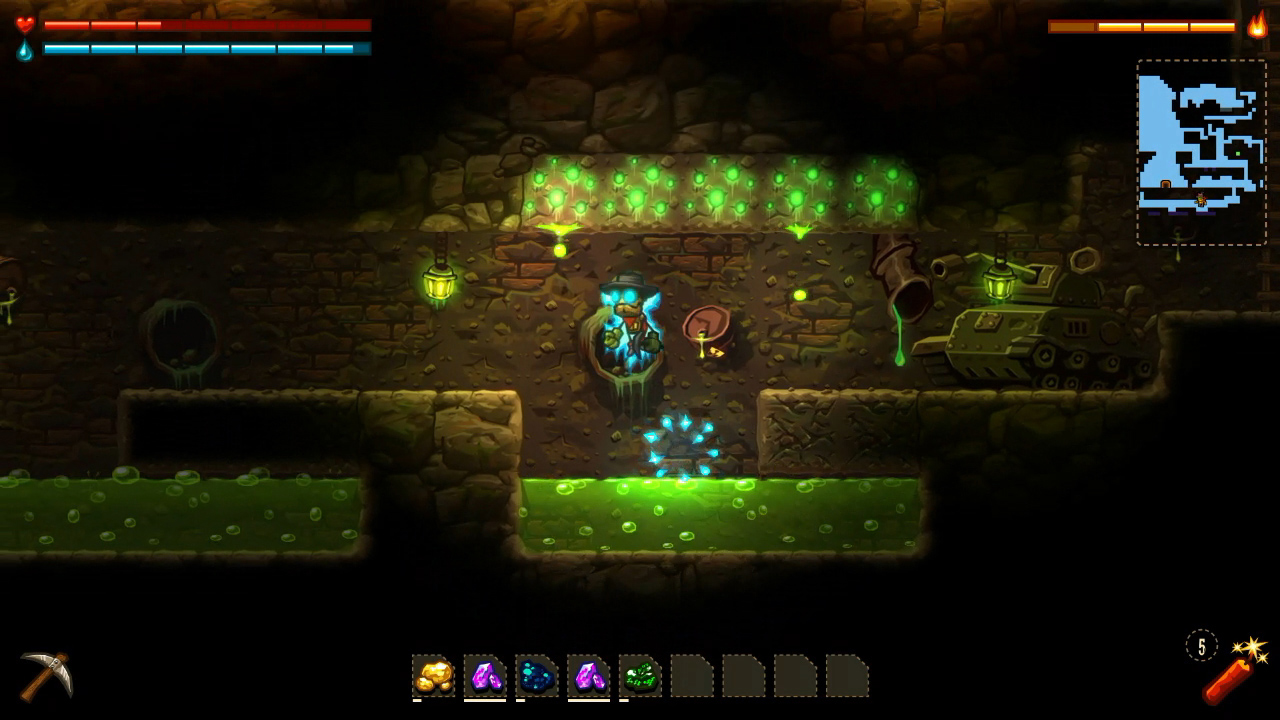Screen dimensions: 1280x720
Task: Click the pickaxe tool icon
Action: [46, 675]
